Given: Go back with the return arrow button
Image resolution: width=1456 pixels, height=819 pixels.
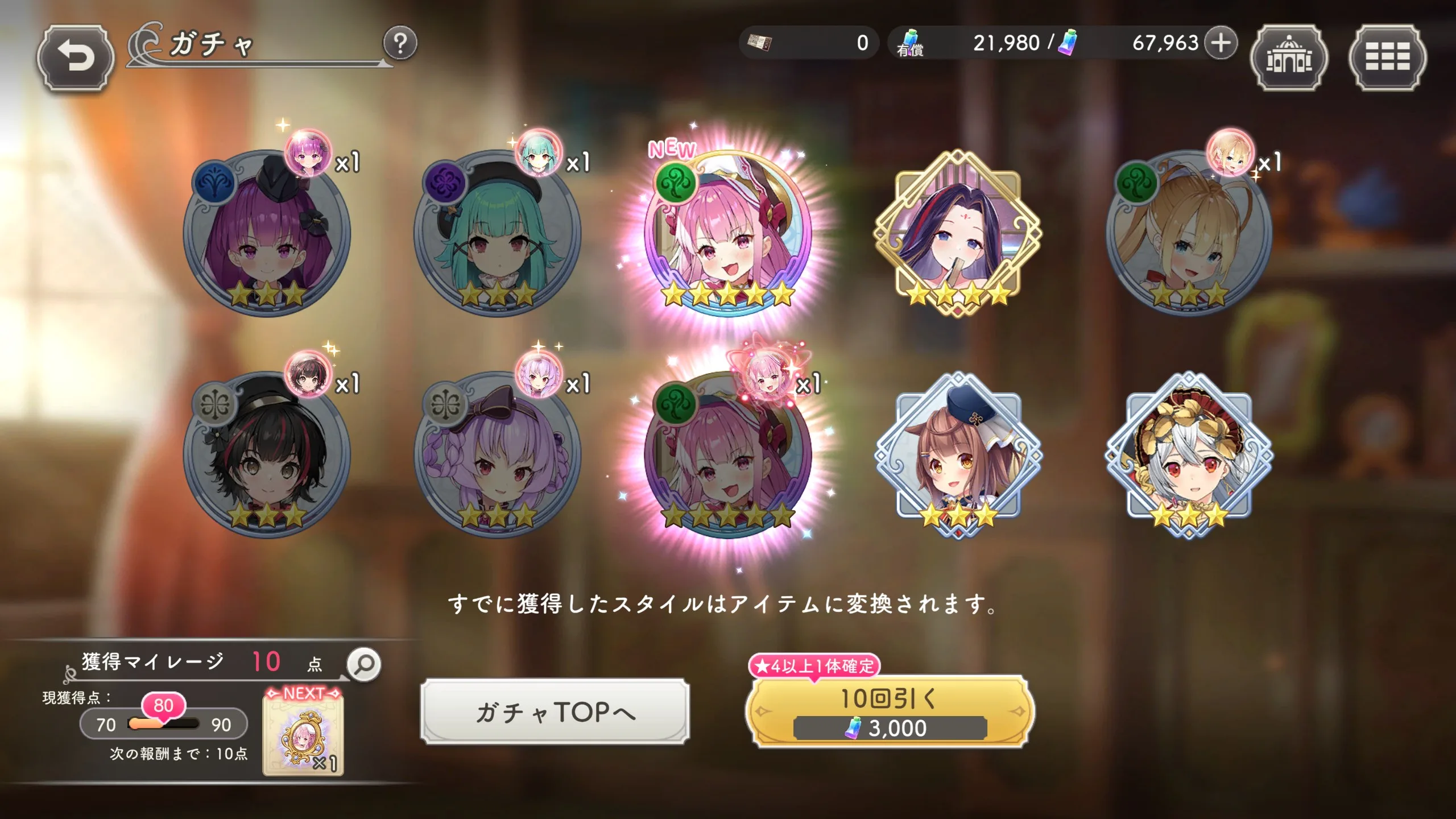Looking at the screenshot, I should tap(75, 57).
